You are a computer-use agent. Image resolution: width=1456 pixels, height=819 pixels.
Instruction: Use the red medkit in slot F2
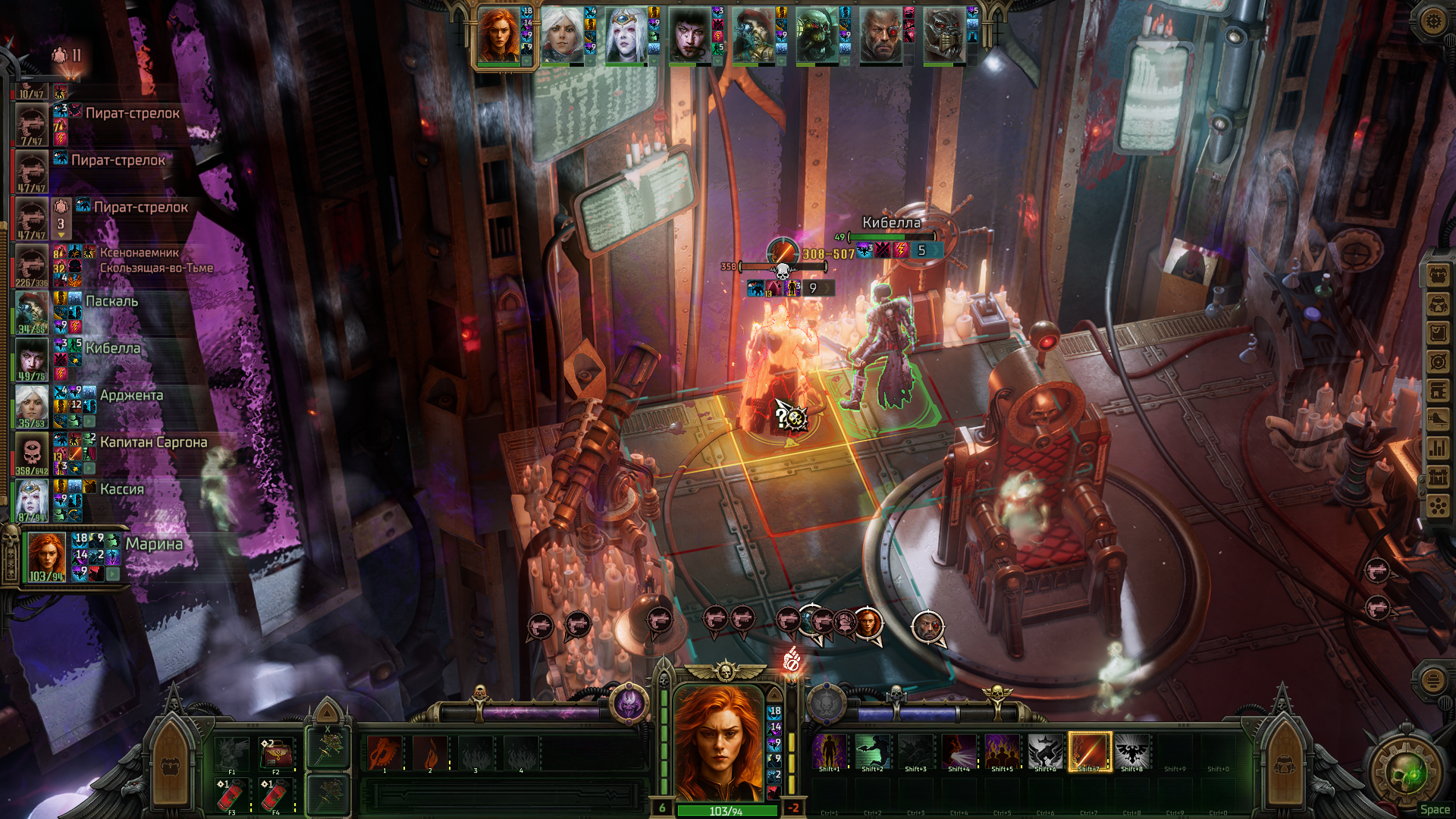(x=275, y=753)
